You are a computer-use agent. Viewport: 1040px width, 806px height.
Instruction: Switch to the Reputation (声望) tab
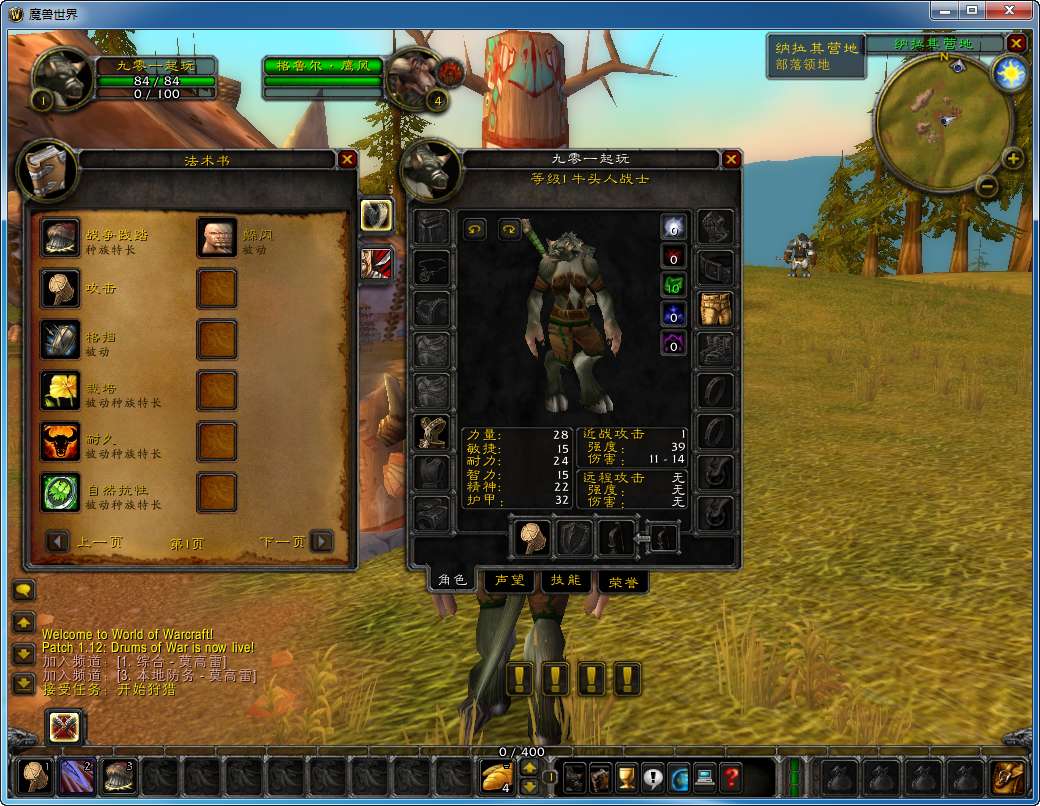coord(508,580)
